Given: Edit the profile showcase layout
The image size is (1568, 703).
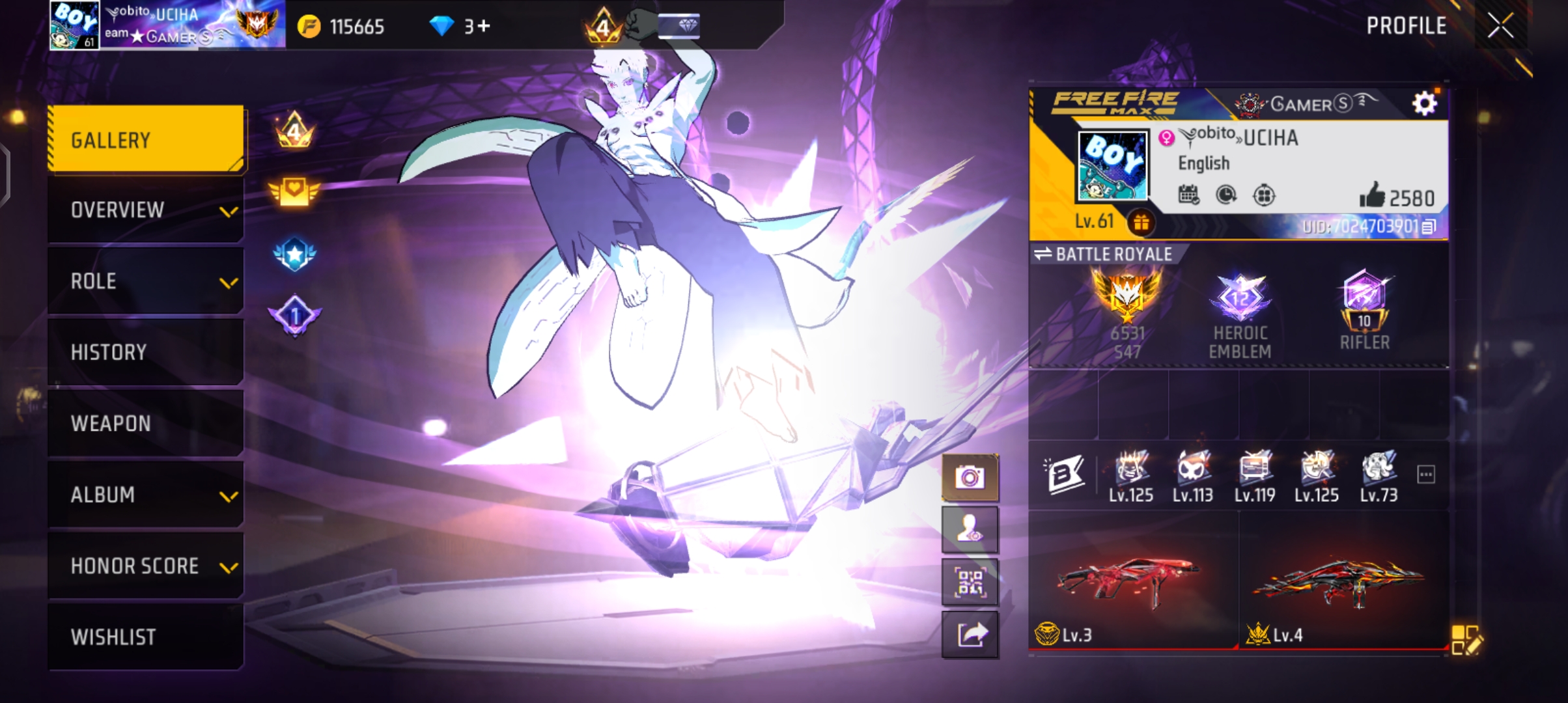Looking at the screenshot, I should coord(1466,639).
